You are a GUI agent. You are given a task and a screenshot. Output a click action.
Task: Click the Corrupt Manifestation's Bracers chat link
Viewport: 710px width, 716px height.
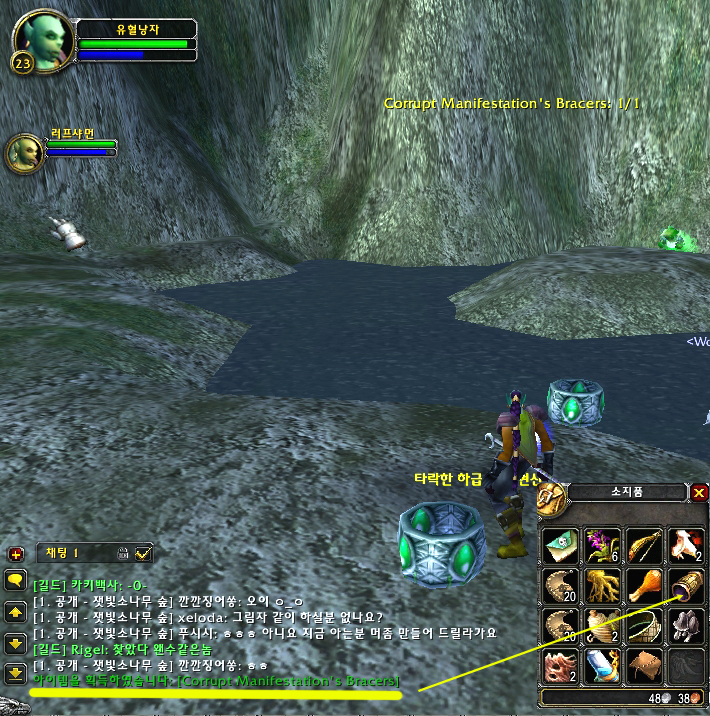288,681
